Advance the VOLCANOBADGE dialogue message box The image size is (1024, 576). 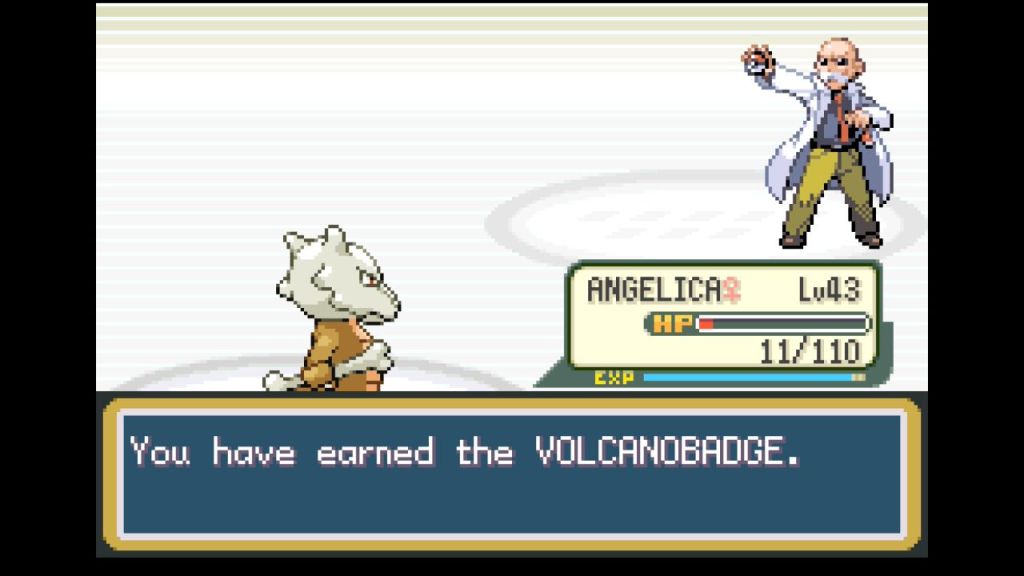(511, 473)
